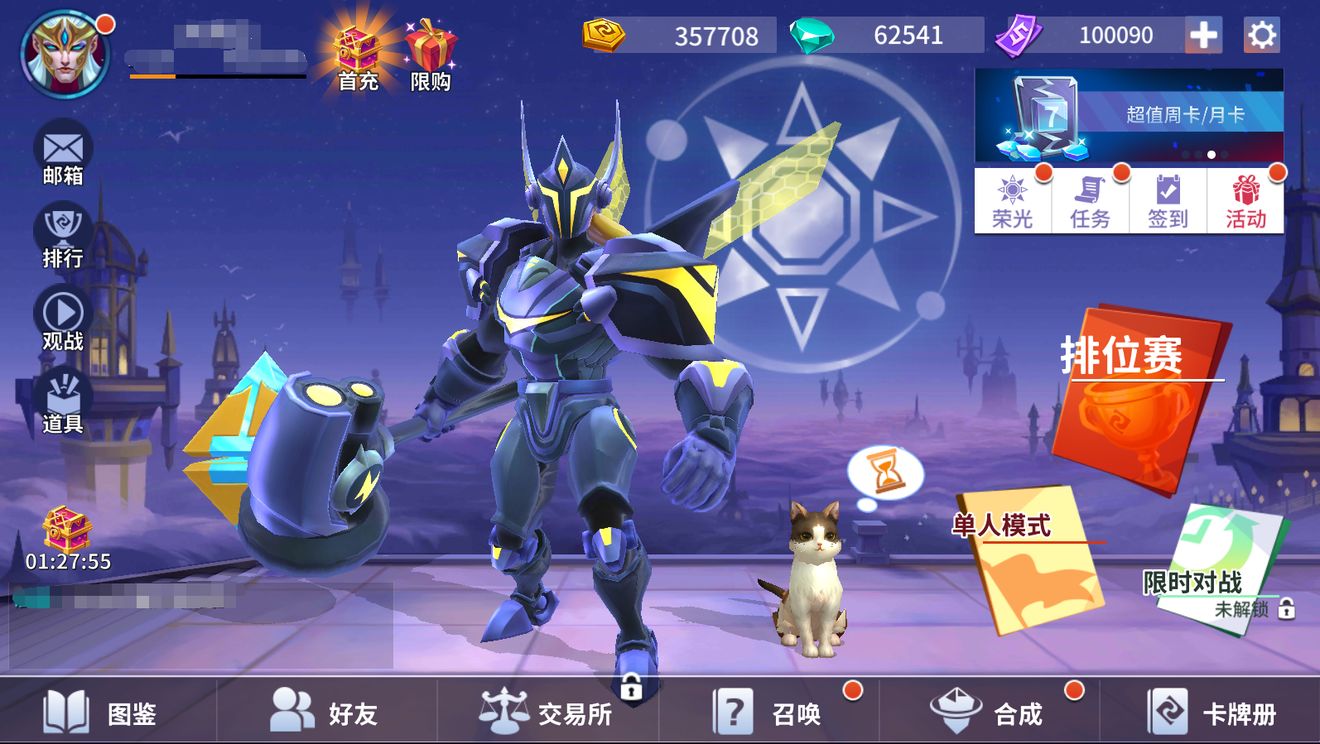
Task: Open the 道具 items menu
Action: click(63, 402)
